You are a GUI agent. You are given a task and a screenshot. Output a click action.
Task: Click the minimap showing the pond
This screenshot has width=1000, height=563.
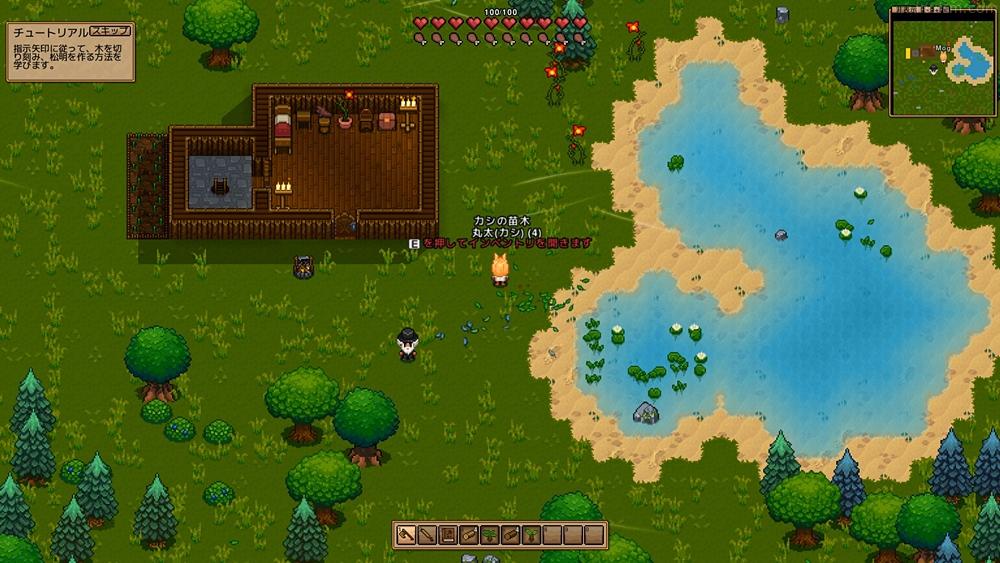(941, 61)
